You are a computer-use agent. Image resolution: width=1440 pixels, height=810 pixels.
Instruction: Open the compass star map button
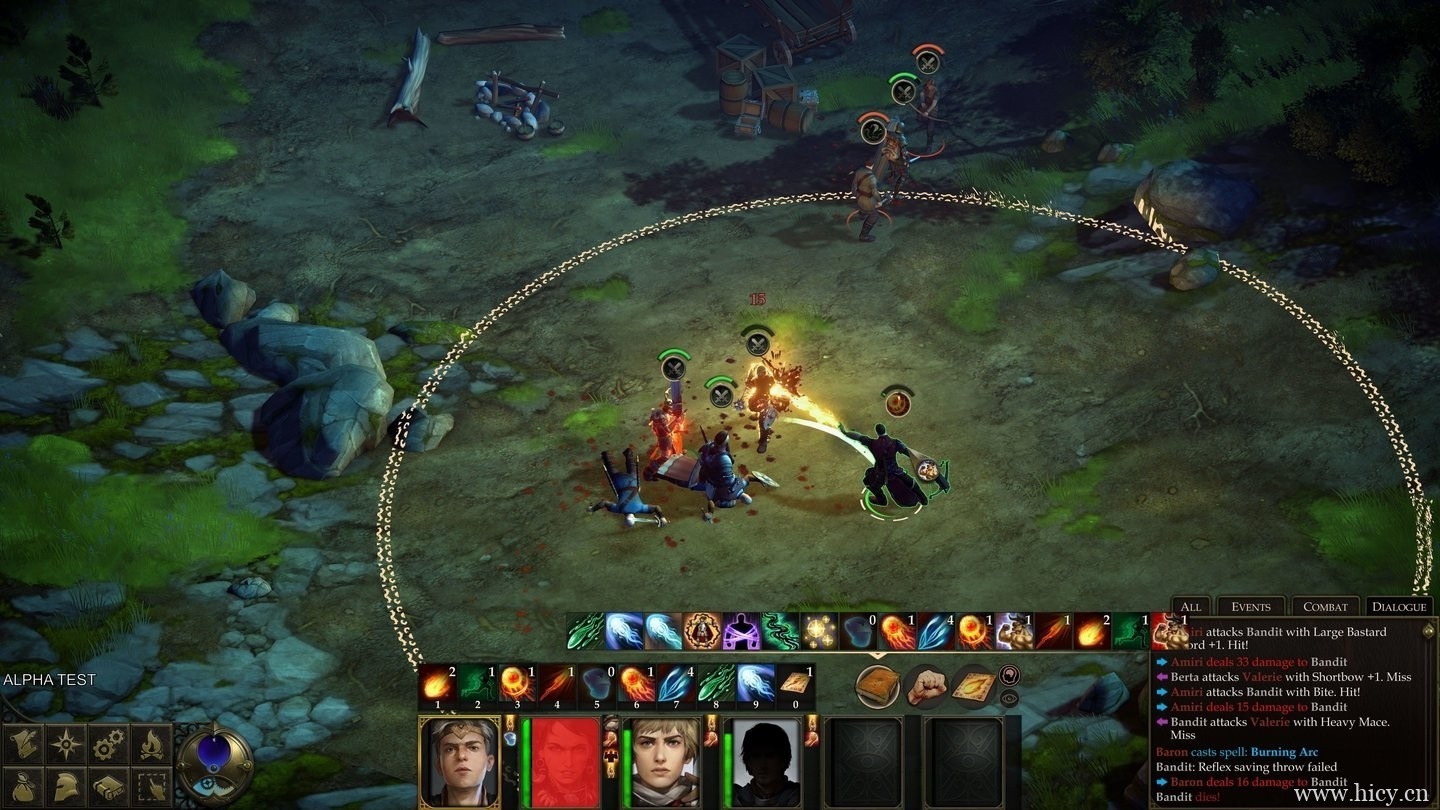pyautogui.click(x=66, y=743)
